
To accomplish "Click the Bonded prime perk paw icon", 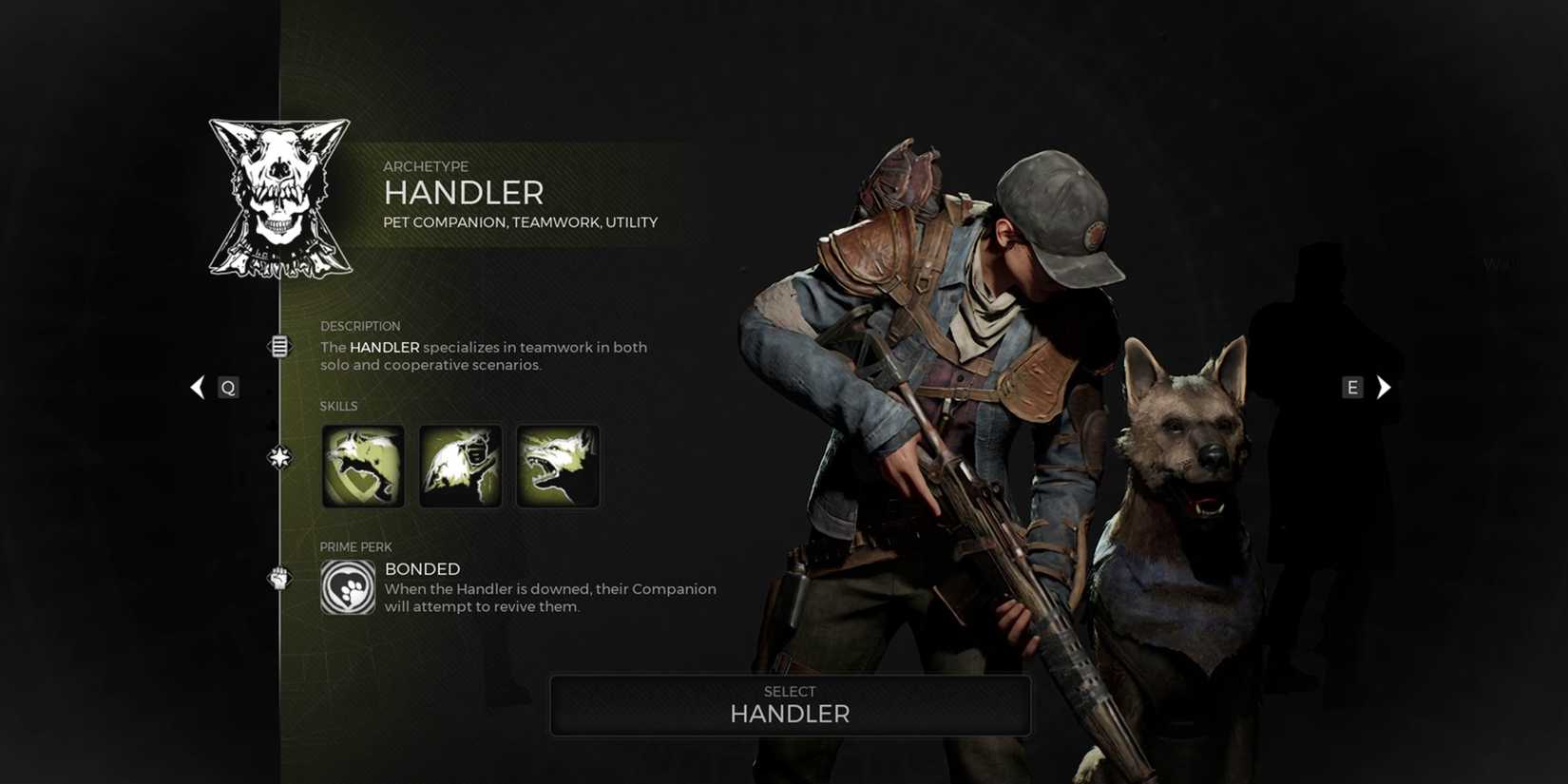I will tap(348, 589).
